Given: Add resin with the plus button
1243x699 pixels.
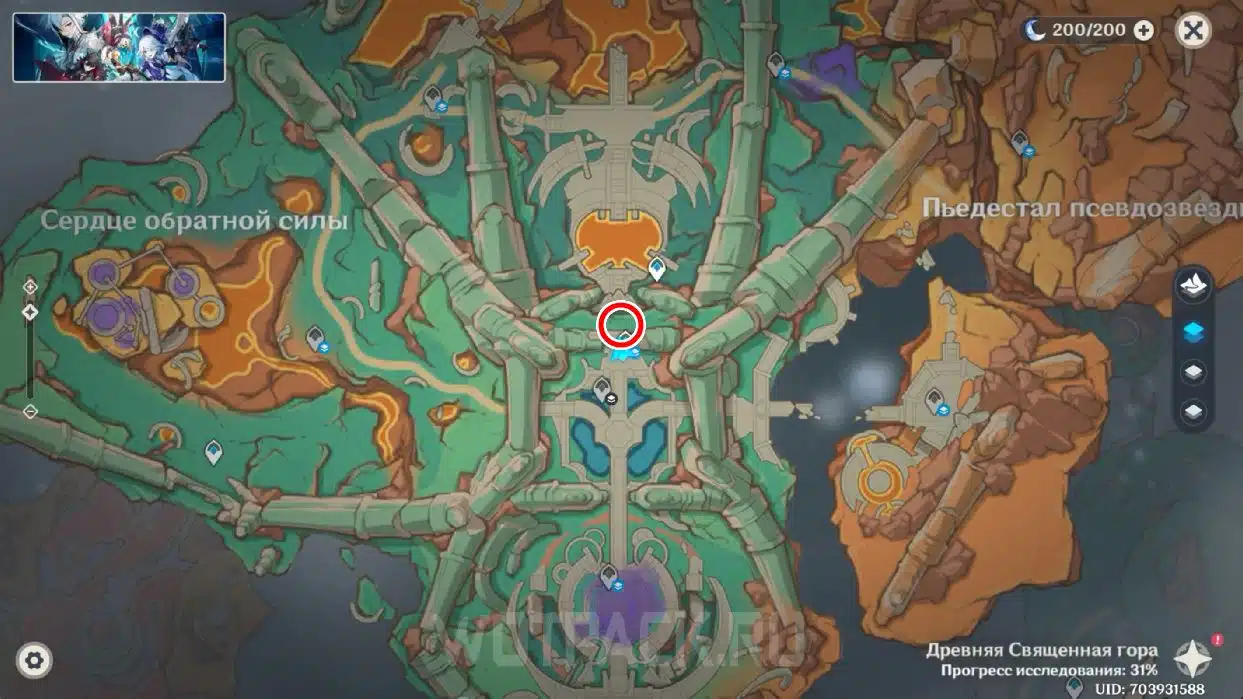Looking at the screenshot, I should tap(1143, 31).
